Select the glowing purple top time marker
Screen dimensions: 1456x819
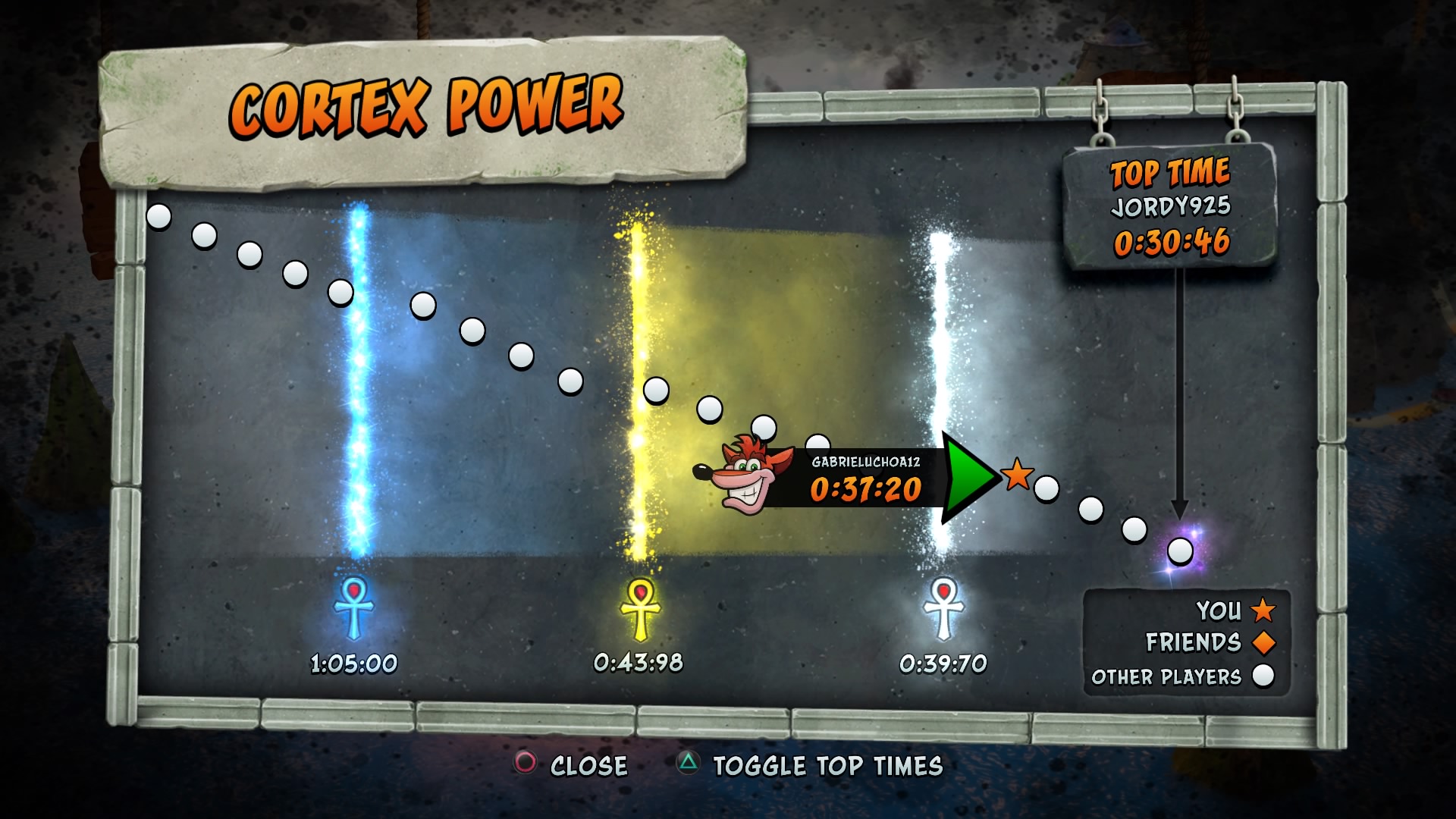pyautogui.click(x=1180, y=551)
